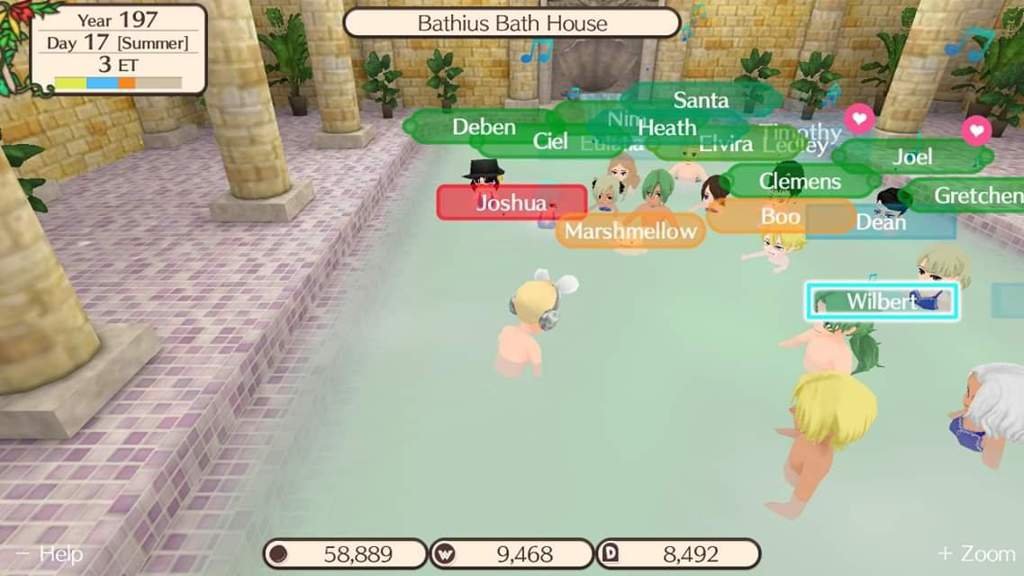Viewport: 1024px width, 576px height.
Task: Click the Elvira name label
Action: pos(725,144)
